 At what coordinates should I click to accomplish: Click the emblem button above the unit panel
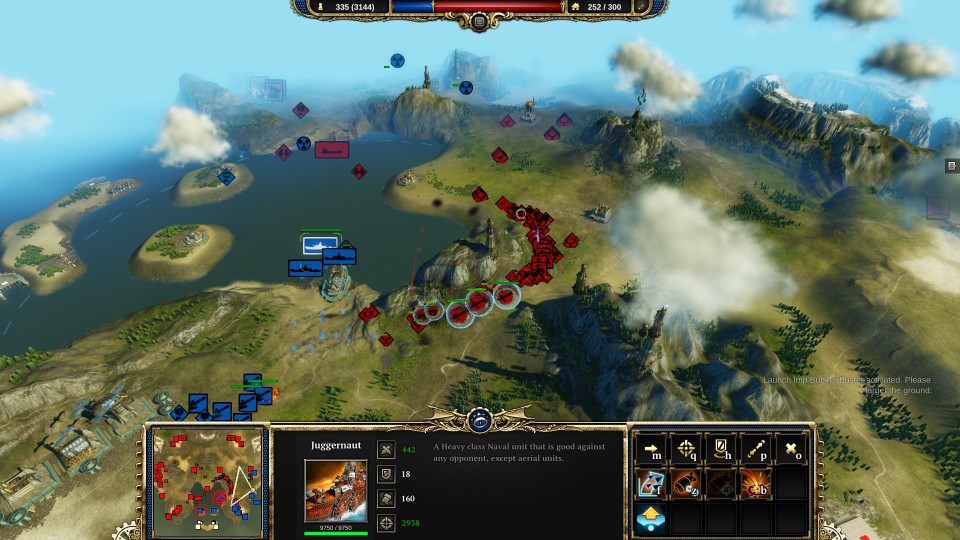pos(479,420)
